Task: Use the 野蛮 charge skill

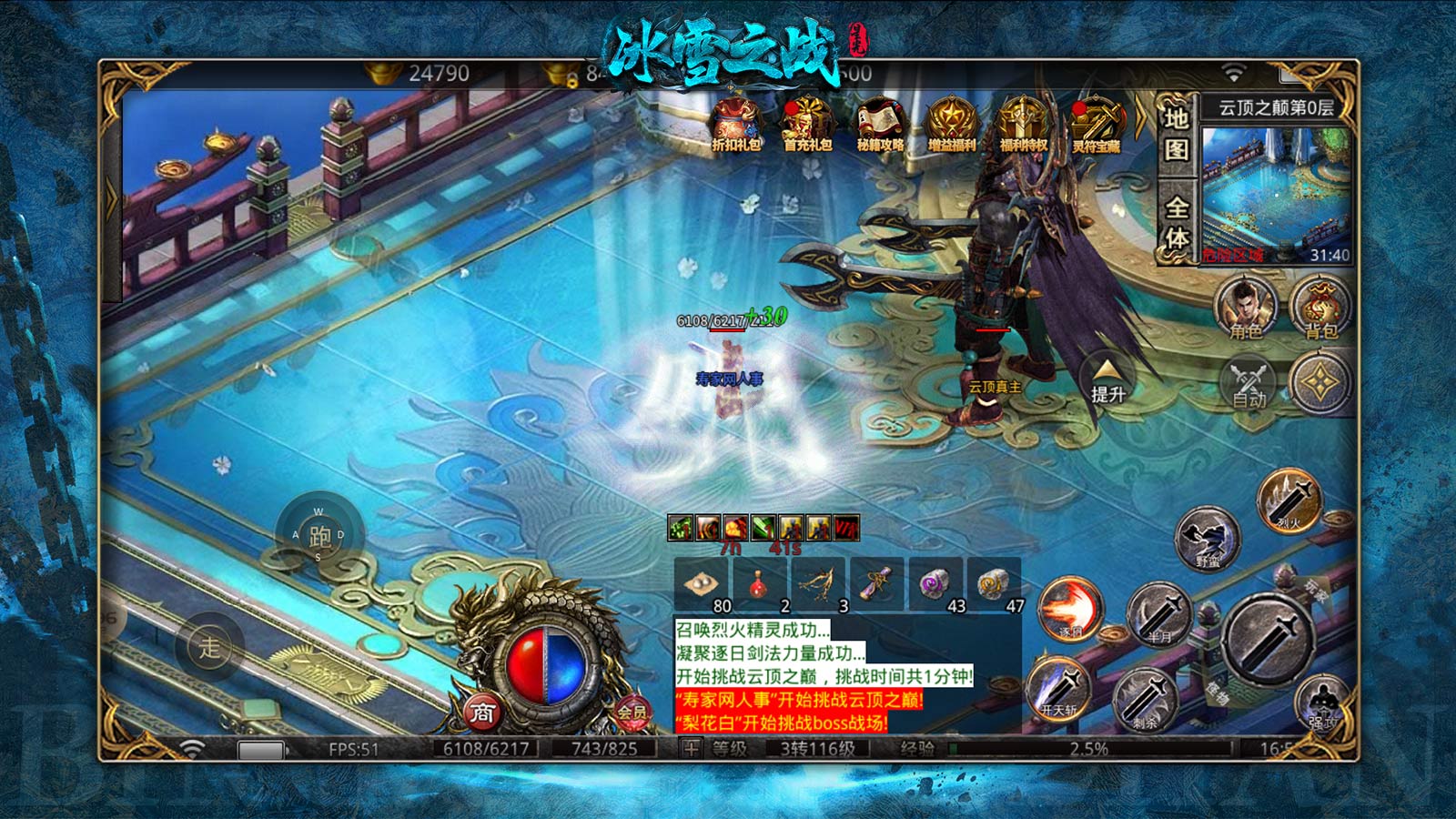Action: [1208, 539]
